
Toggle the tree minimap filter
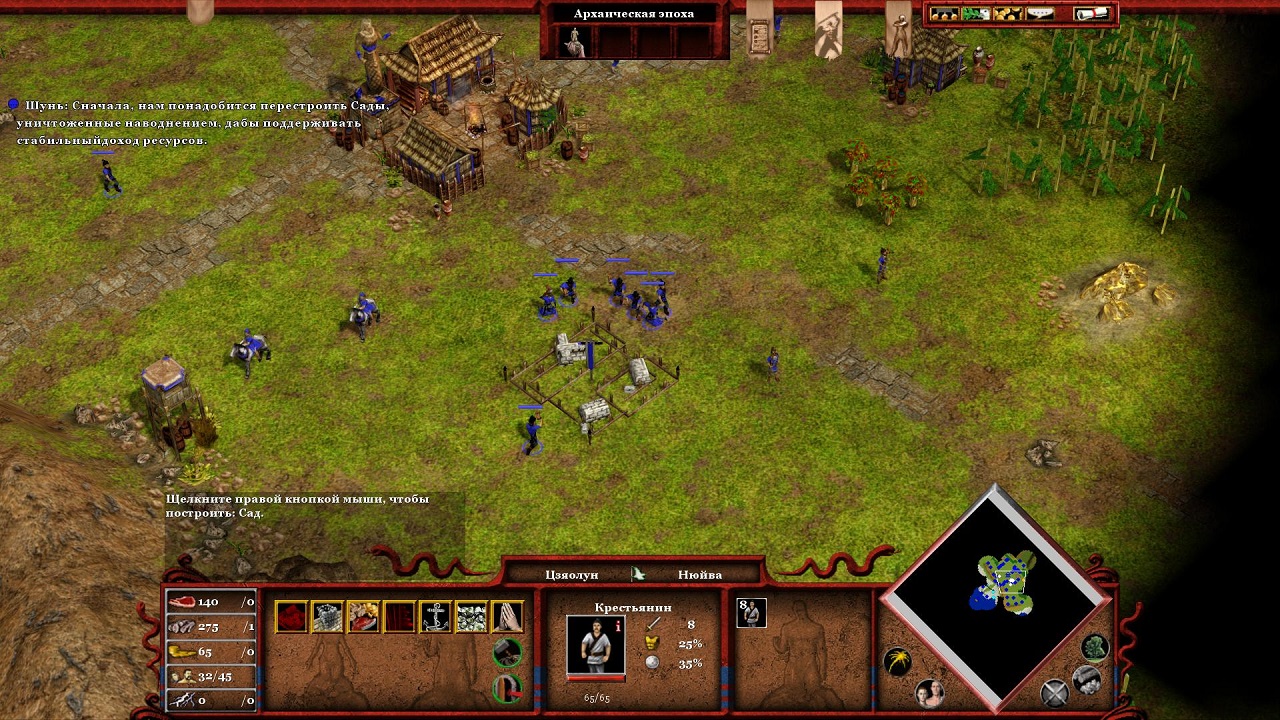[x=1095, y=648]
